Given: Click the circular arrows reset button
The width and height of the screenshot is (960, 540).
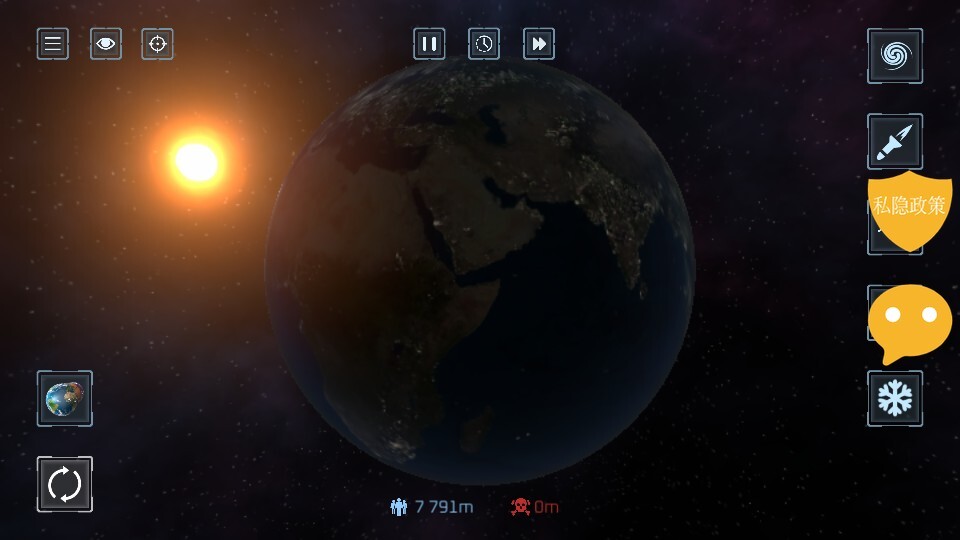Looking at the screenshot, I should (x=65, y=485).
